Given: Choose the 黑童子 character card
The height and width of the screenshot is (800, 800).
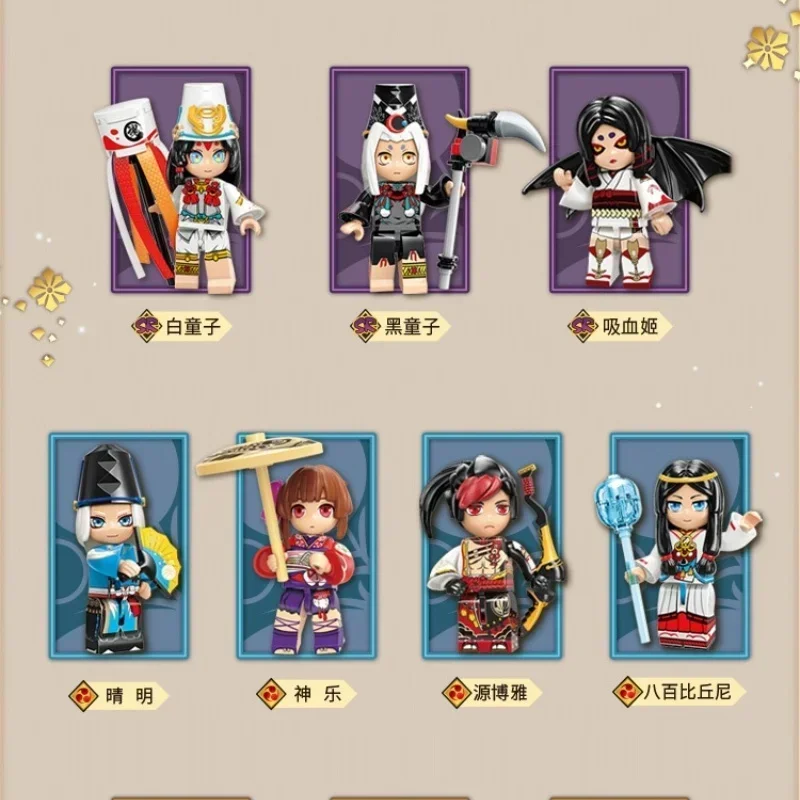Looking at the screenshot, I should coord(400,180).
